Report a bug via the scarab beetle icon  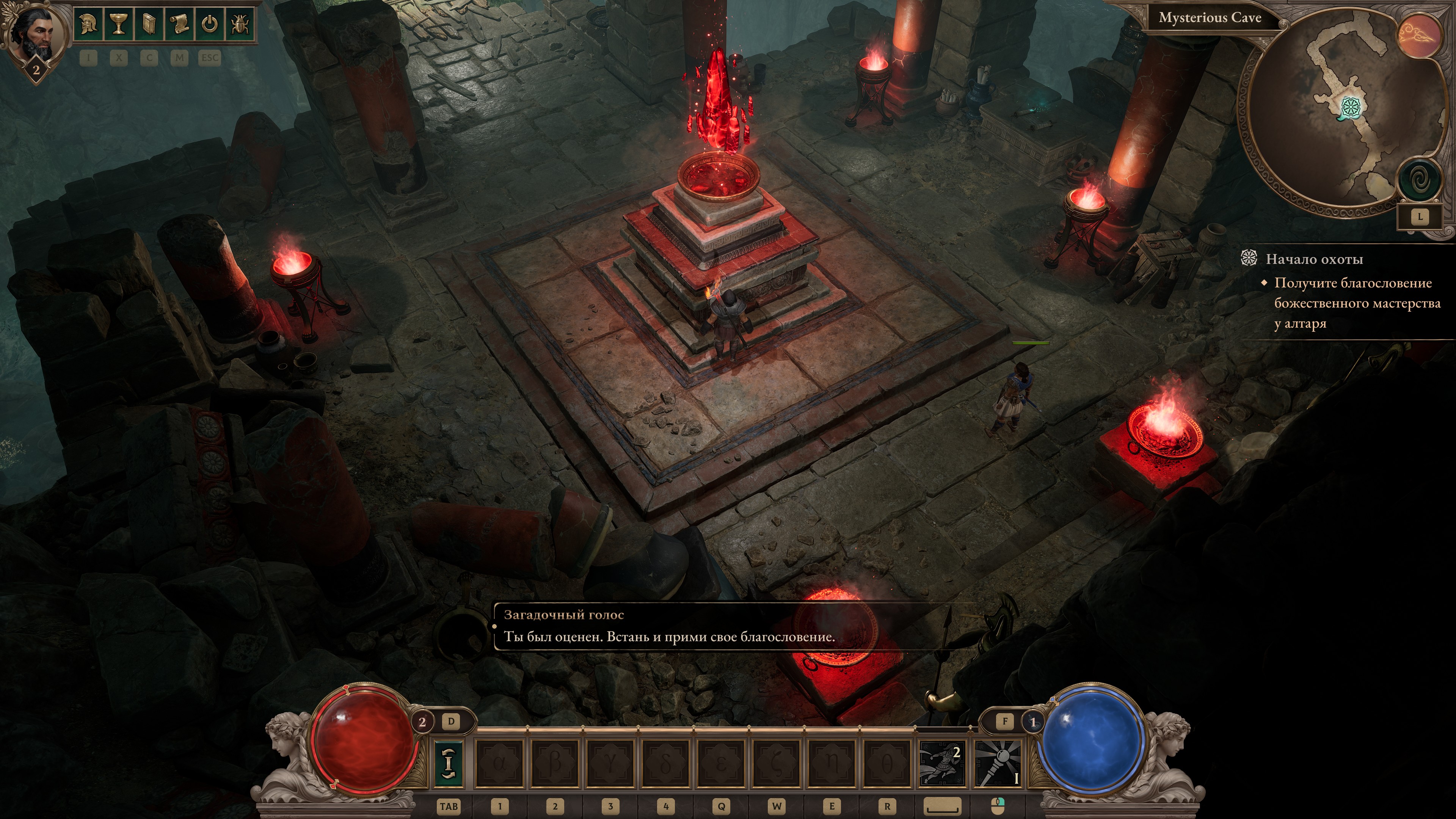(240, 24)
